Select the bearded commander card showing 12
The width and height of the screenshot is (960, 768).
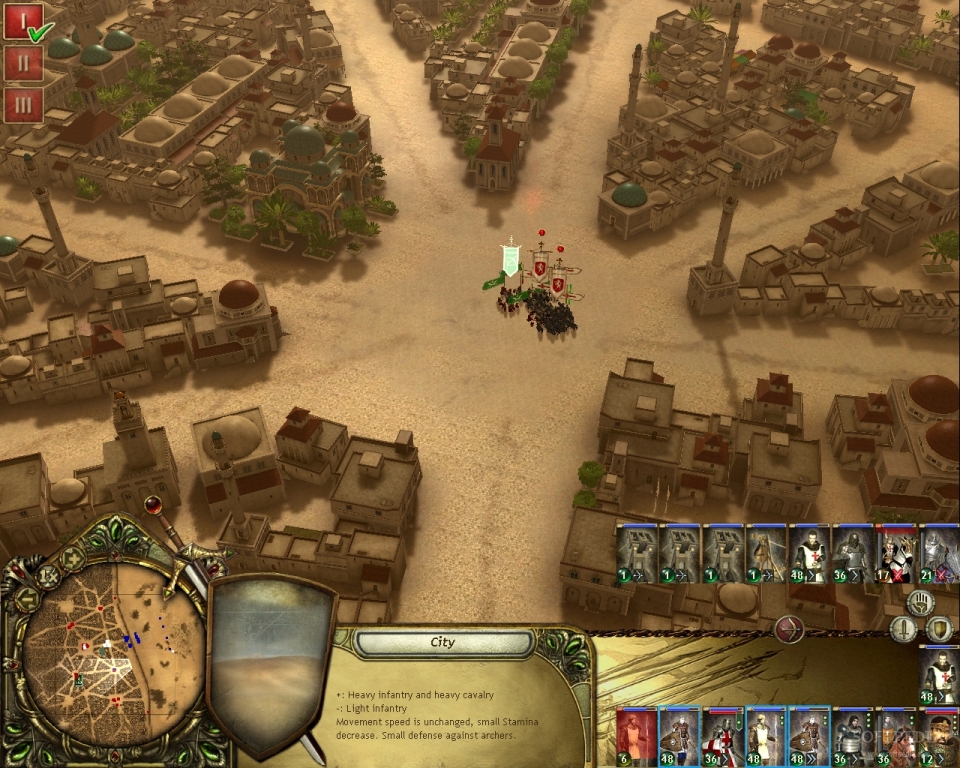pyautogui.click(x=939, y=737)
